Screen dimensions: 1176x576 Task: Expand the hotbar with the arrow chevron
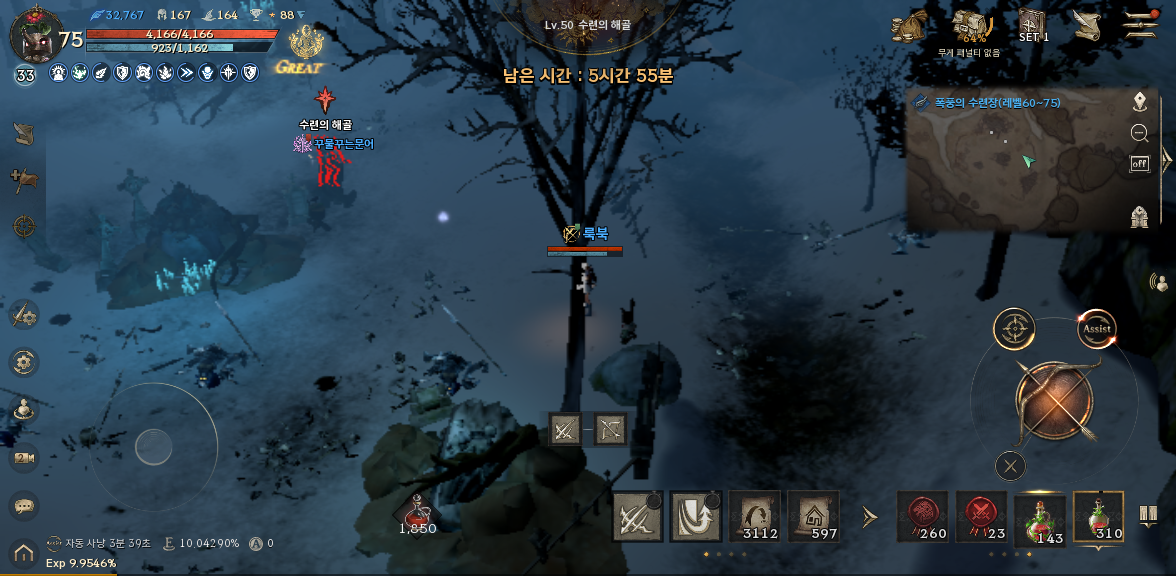pos(869,517)
